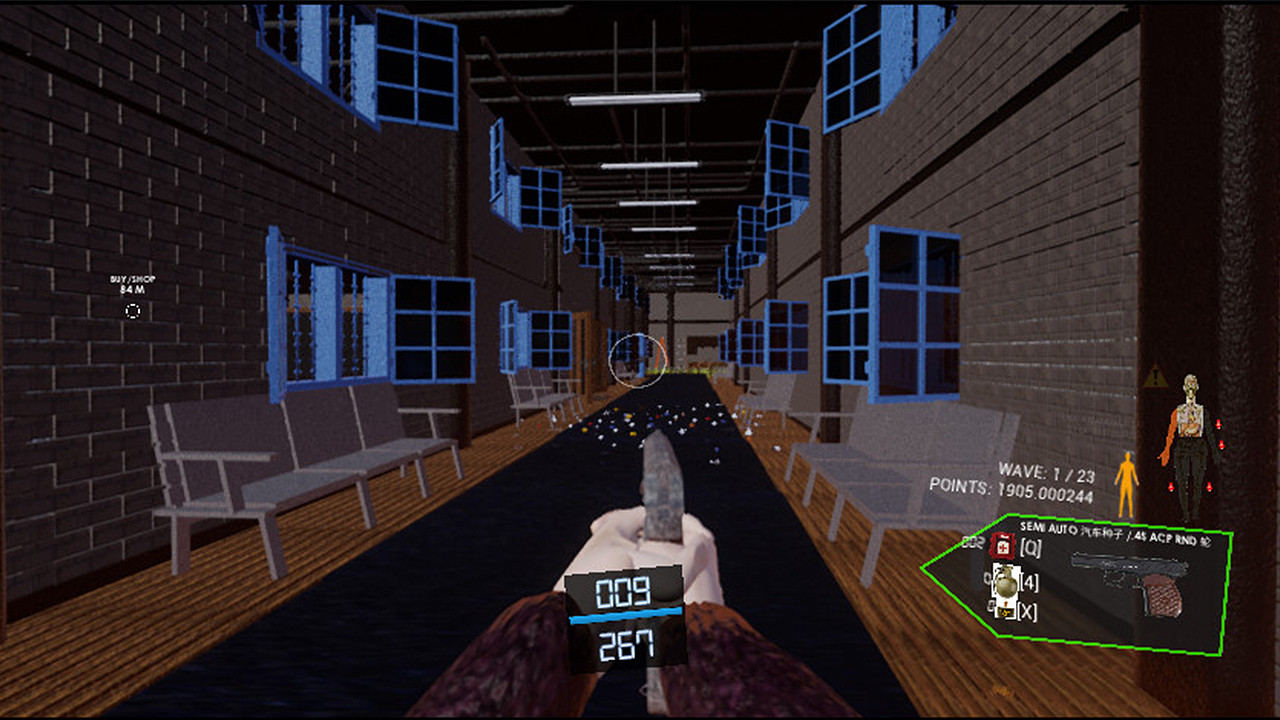
Task: Select the medkit [Q] item icon
Action: (x=1003, y=545)
